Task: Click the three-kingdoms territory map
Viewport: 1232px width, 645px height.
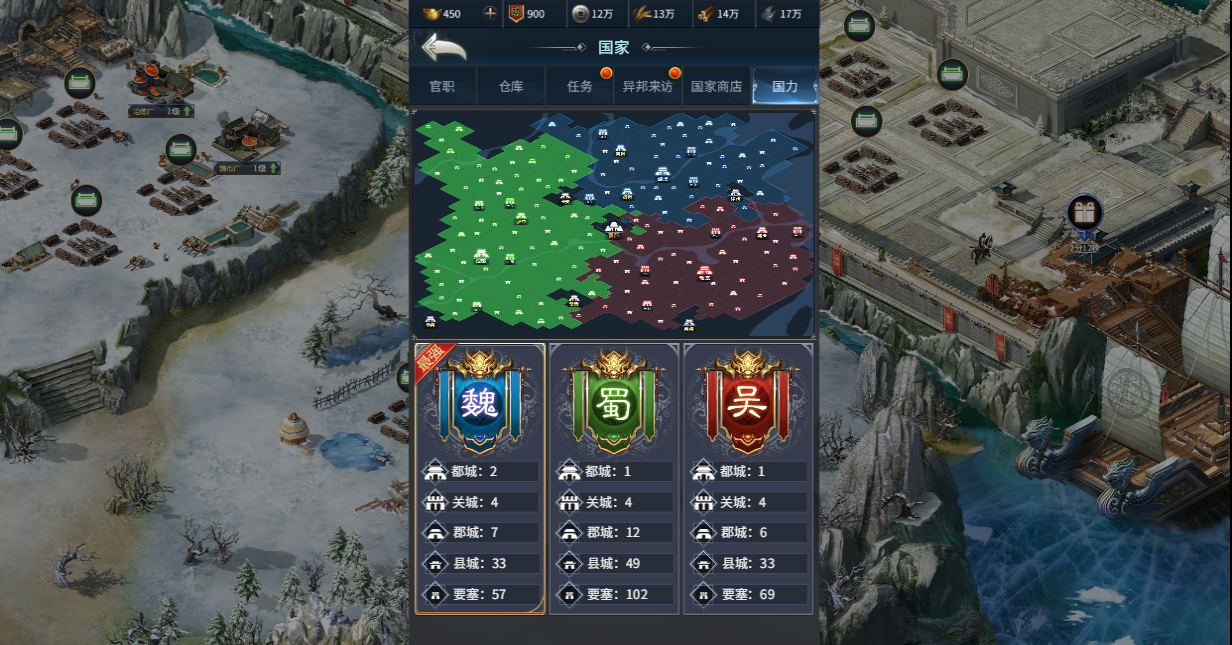Action: click(x=613, y=223)
